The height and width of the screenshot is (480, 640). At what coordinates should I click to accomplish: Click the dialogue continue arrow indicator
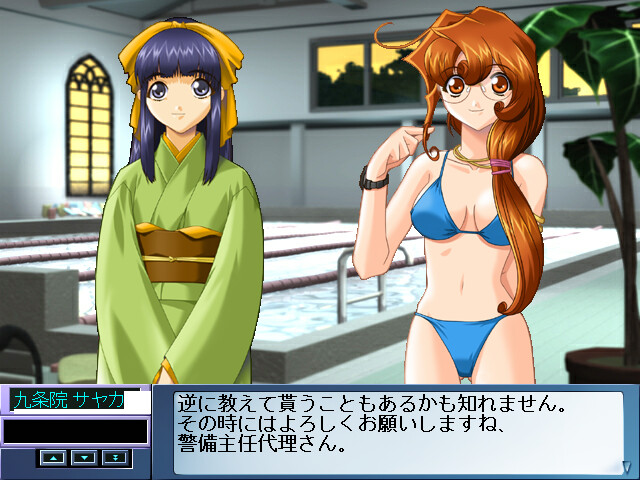624,466
